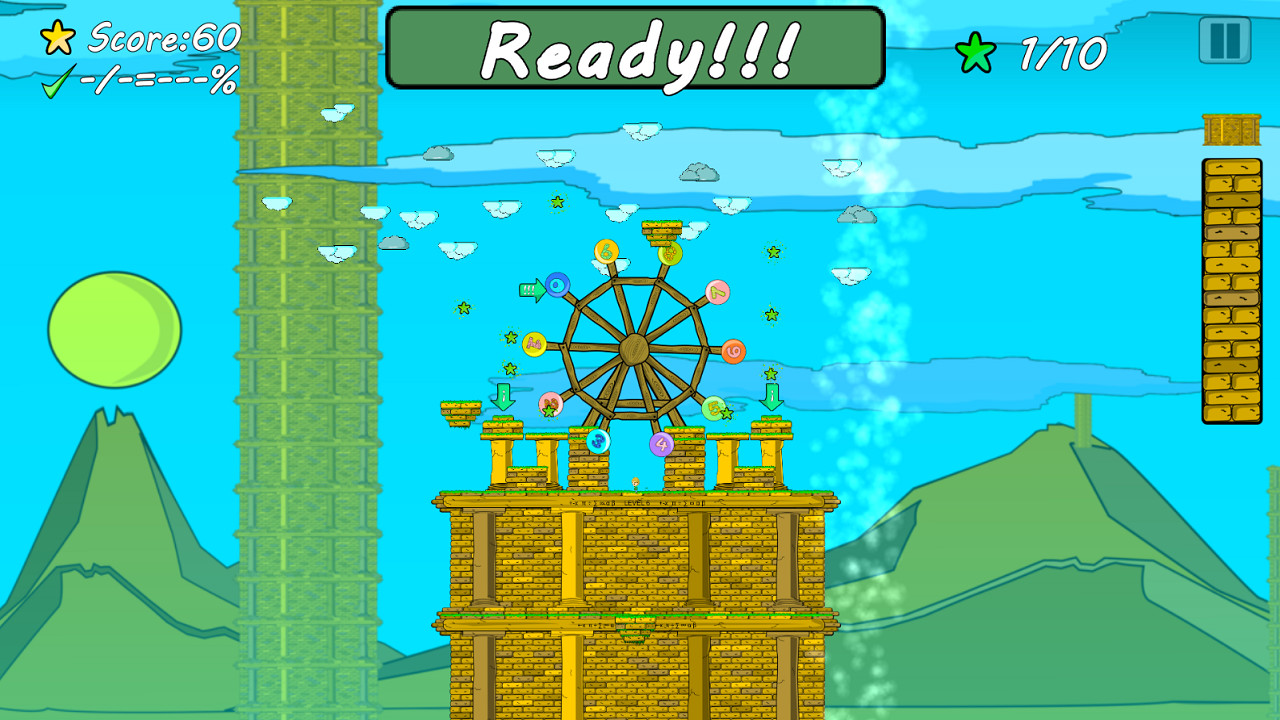Click the green !!! arrow pointing at ball 0
This screenshot has width=1280, height=720.
click(x=532, y=290)
